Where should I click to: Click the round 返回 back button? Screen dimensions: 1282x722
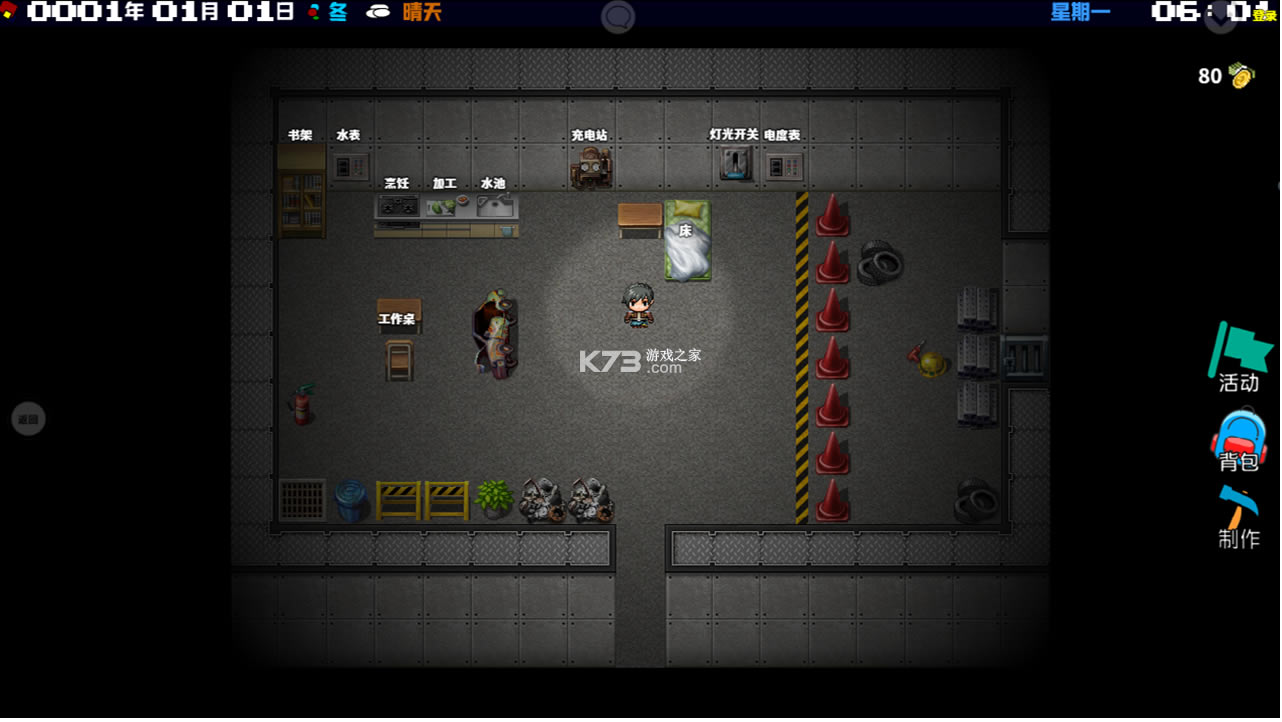28,419
